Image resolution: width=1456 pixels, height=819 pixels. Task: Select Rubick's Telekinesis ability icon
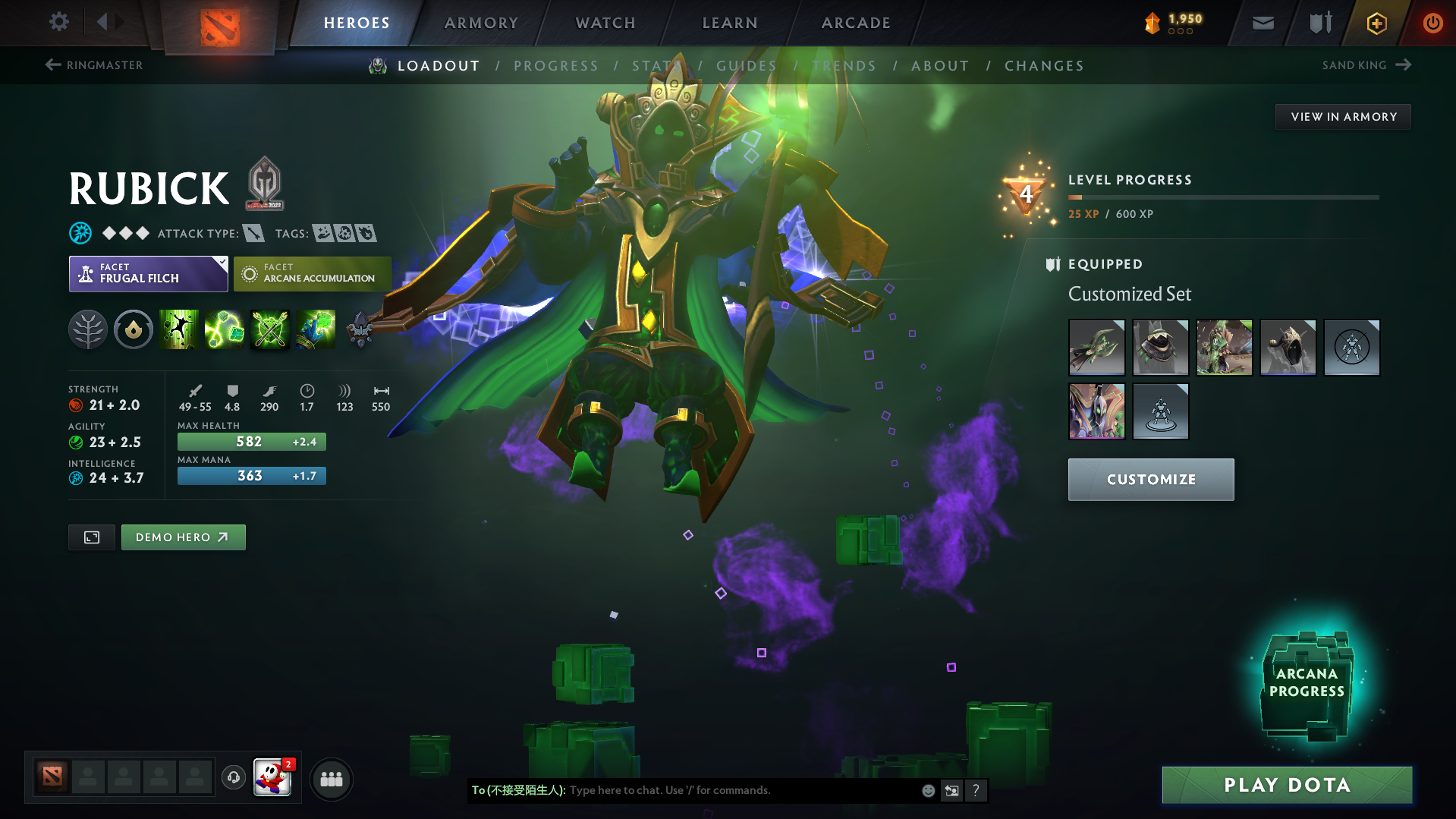(179, 329)
